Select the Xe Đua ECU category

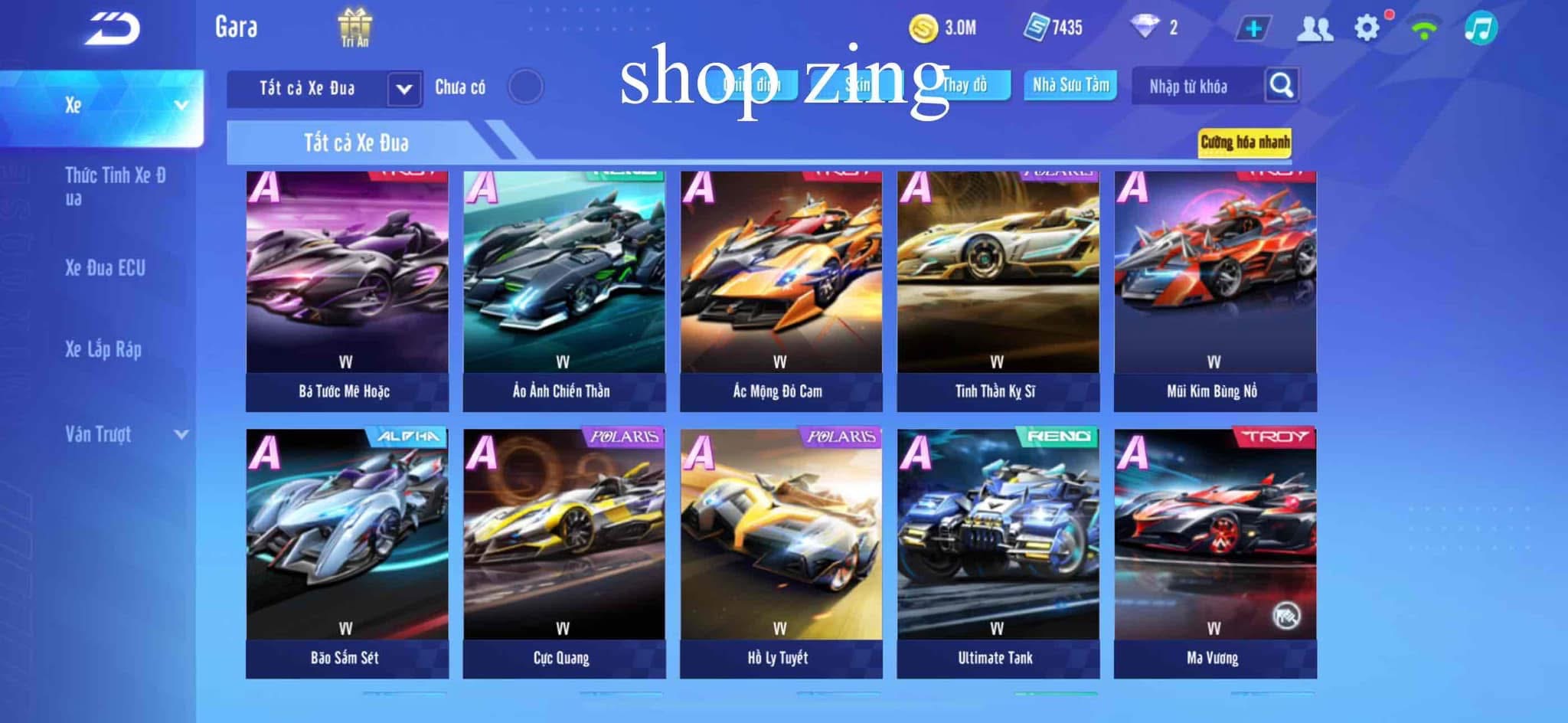[x=105, y=268]
